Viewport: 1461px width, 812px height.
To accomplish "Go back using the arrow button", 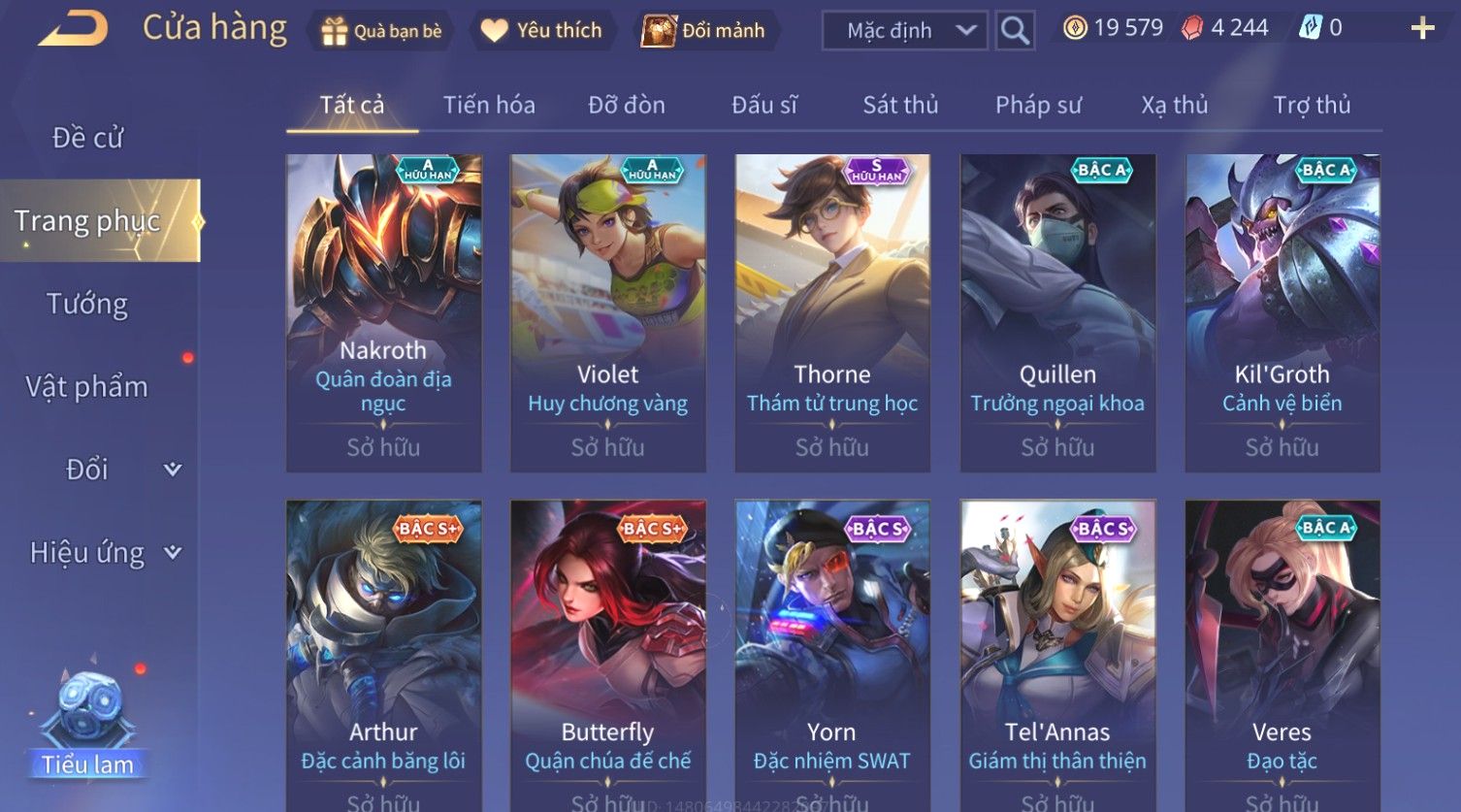I will (73, 29).
